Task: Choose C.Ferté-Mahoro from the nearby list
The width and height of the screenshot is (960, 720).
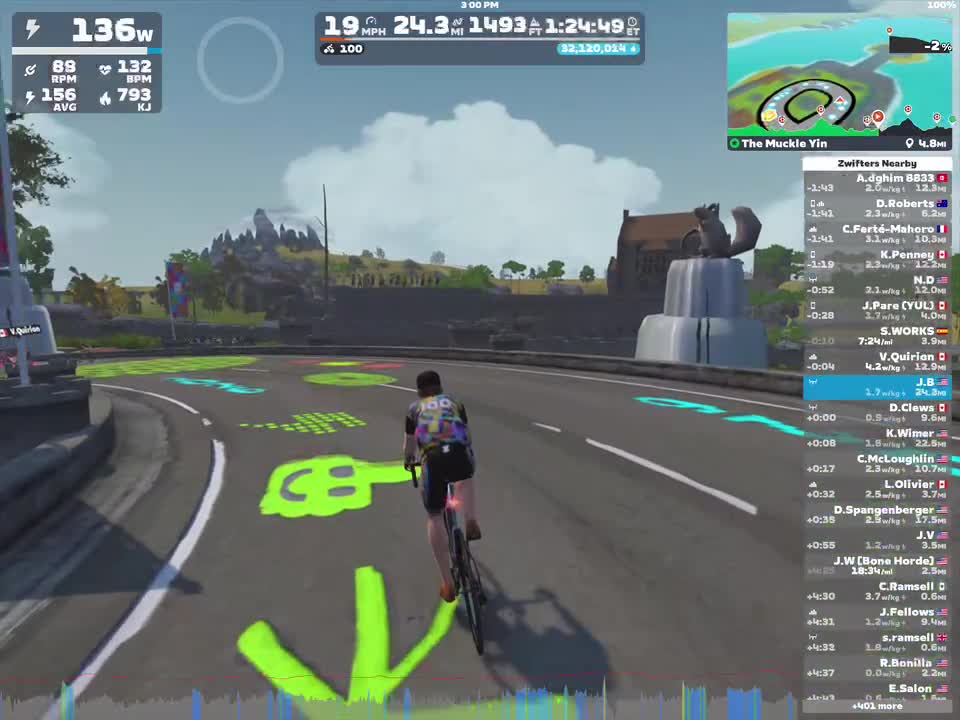Action: coord(877,234)
